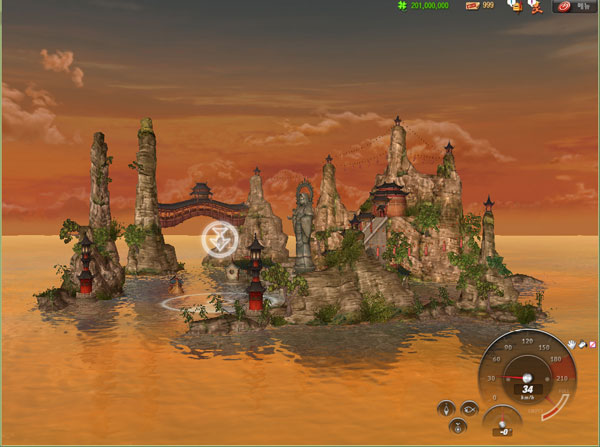Screen dimensions: 600x447
Task: Click the pink square icon above speedometer
Action: point(591,343)
